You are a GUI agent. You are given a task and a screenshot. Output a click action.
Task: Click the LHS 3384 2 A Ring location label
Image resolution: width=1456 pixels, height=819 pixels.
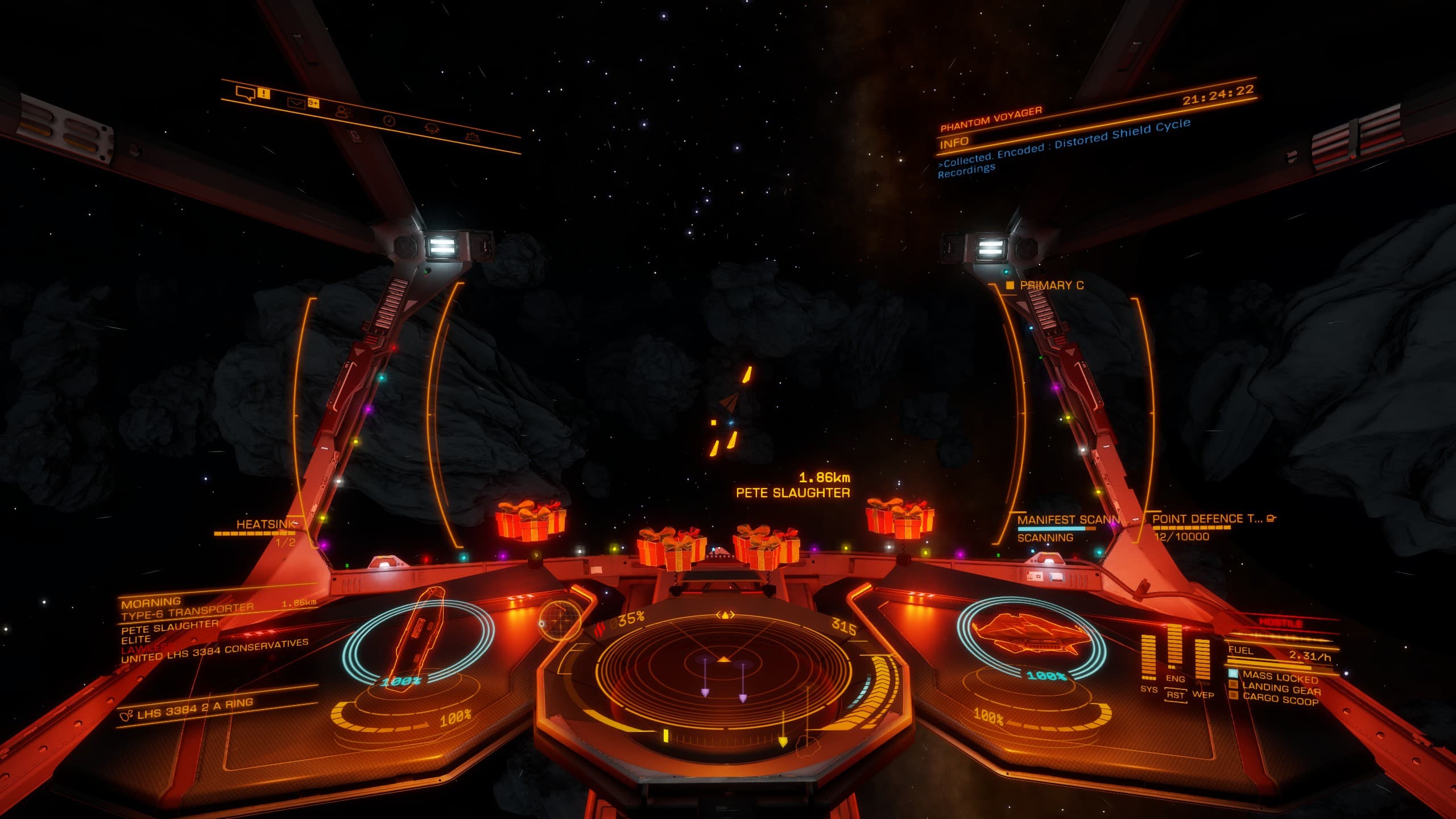[195, 708]
